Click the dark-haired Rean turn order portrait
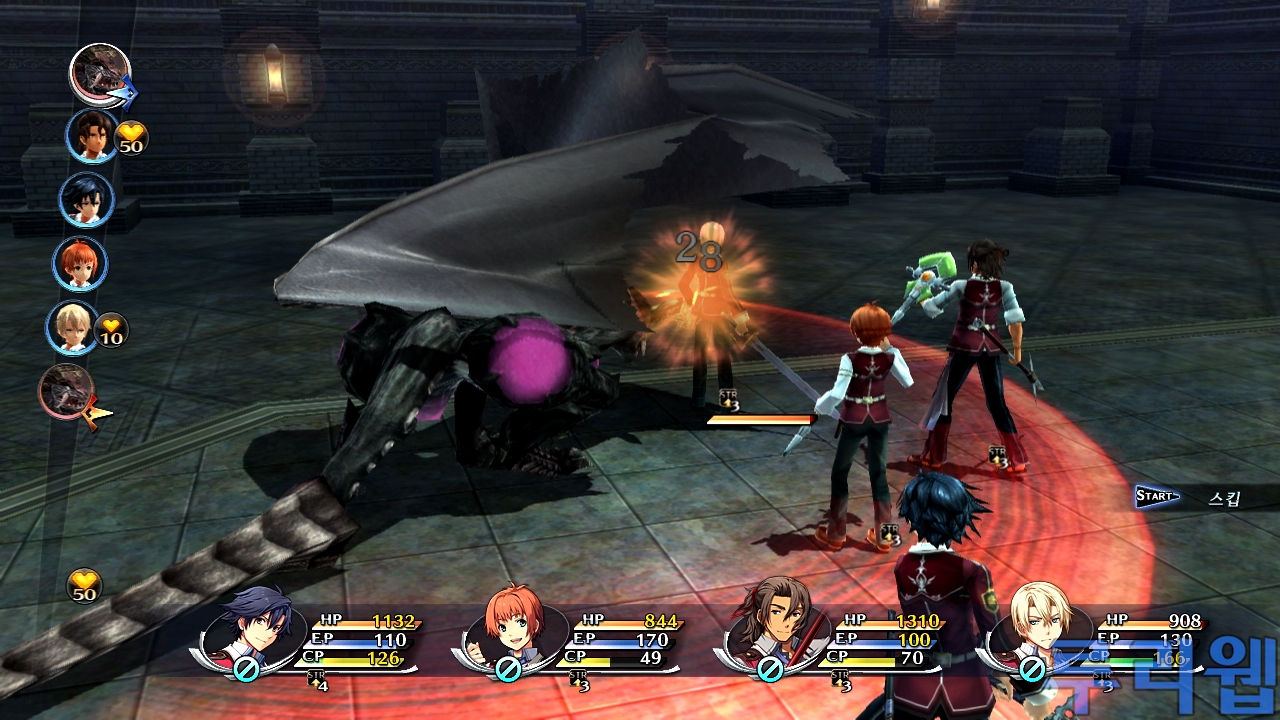 86,200
